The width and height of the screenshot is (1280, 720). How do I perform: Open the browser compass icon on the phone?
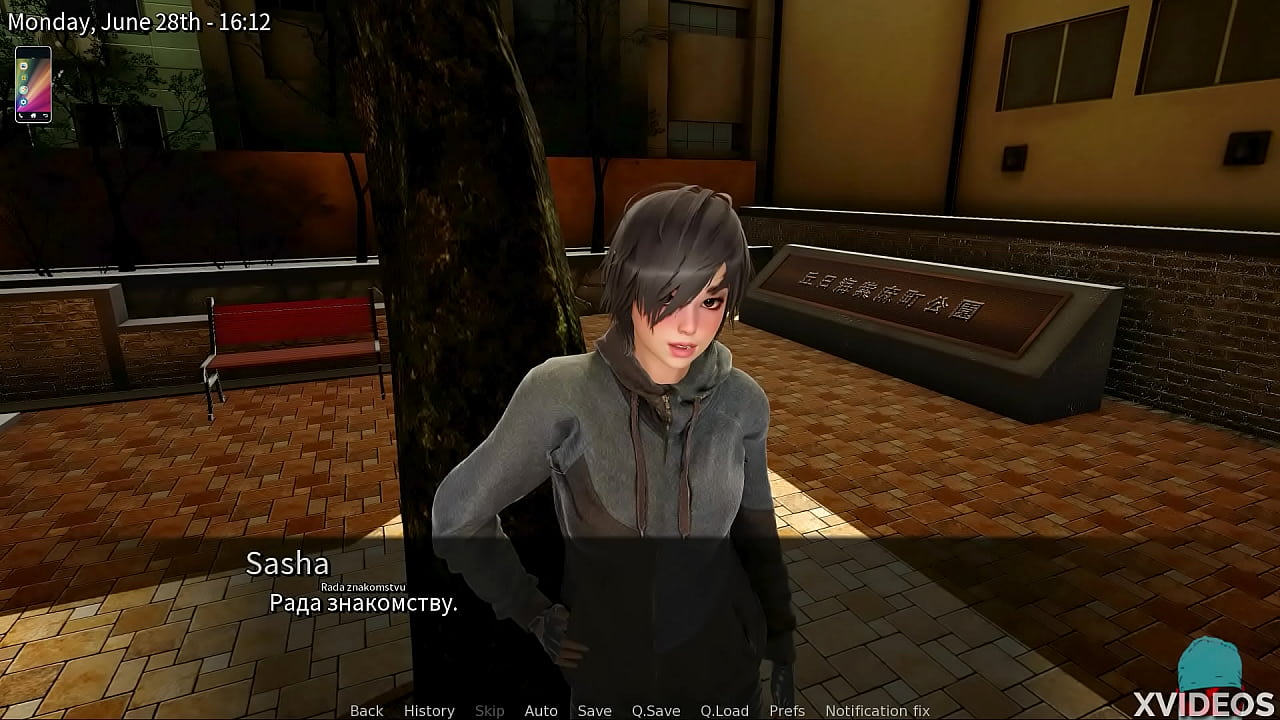[x=23, y=89]
